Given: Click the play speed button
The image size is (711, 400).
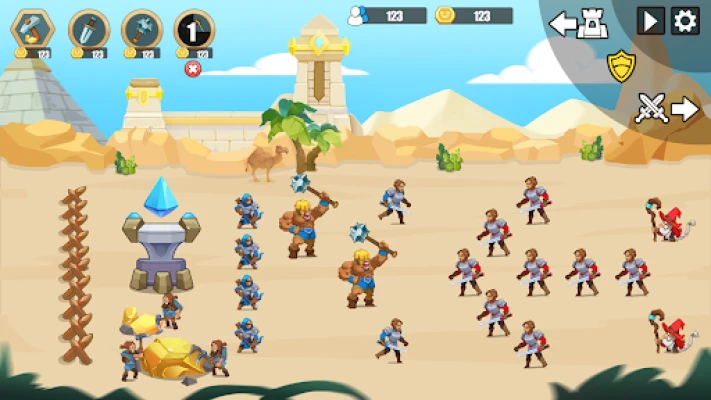Looking at the screenshot, I should tap(651, 21).
